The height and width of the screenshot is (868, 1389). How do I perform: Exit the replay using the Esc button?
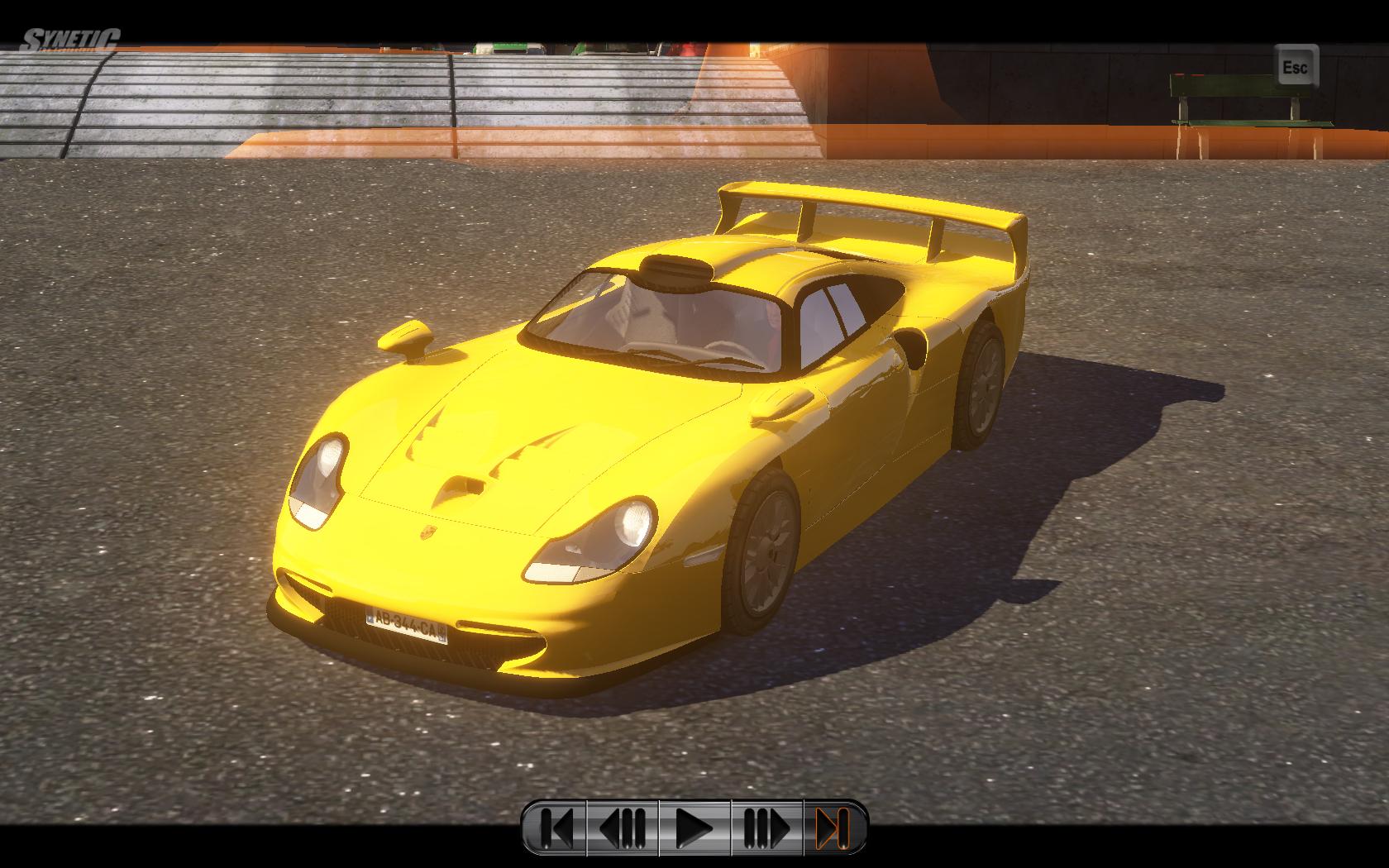point(1295,66)
